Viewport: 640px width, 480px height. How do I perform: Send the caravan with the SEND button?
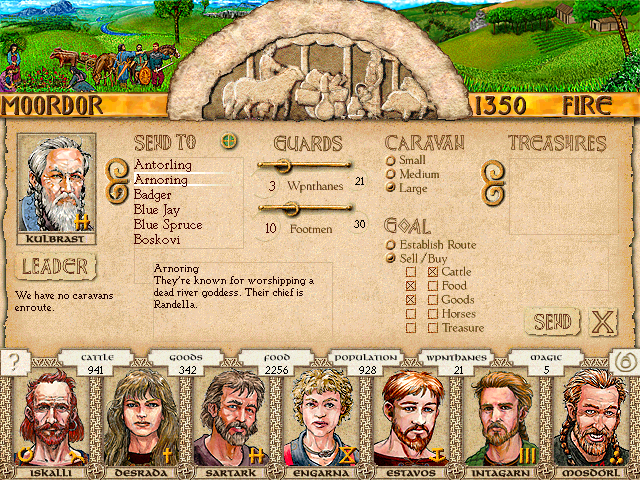pos(551,322)
